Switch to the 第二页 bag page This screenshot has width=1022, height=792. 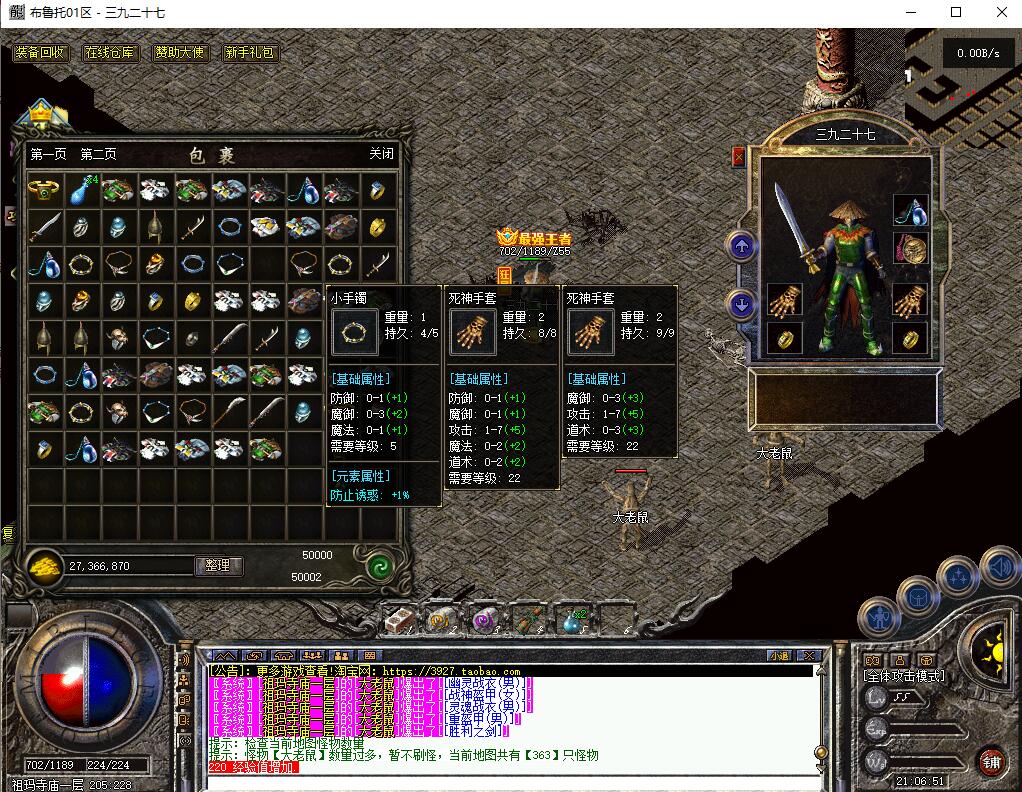pos(98,154)
